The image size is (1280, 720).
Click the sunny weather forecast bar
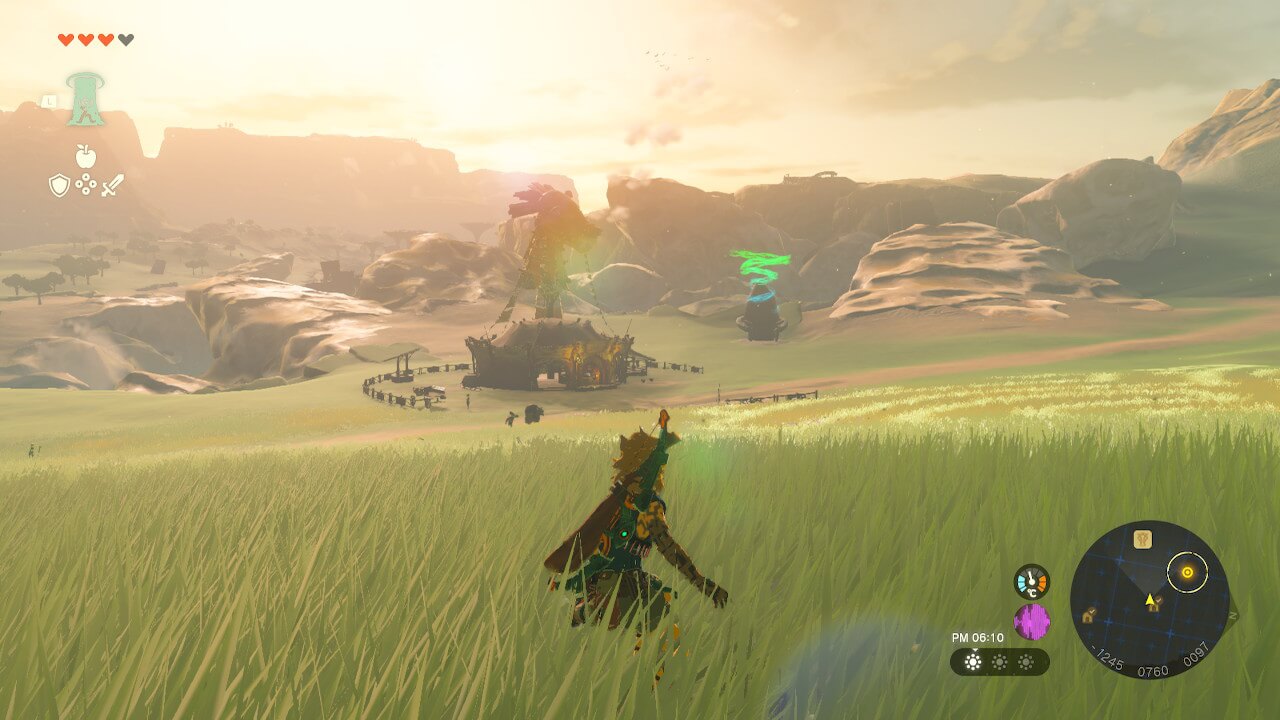pos(999,661)
